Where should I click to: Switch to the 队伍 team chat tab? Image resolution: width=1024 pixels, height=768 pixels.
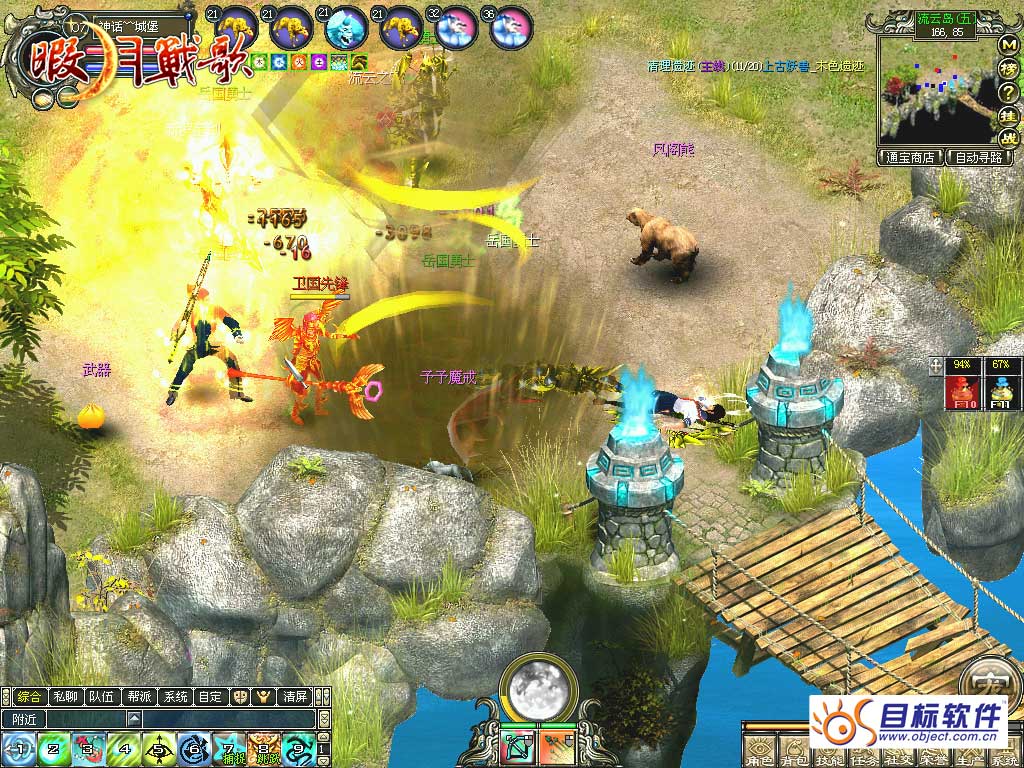click(101, 696)
